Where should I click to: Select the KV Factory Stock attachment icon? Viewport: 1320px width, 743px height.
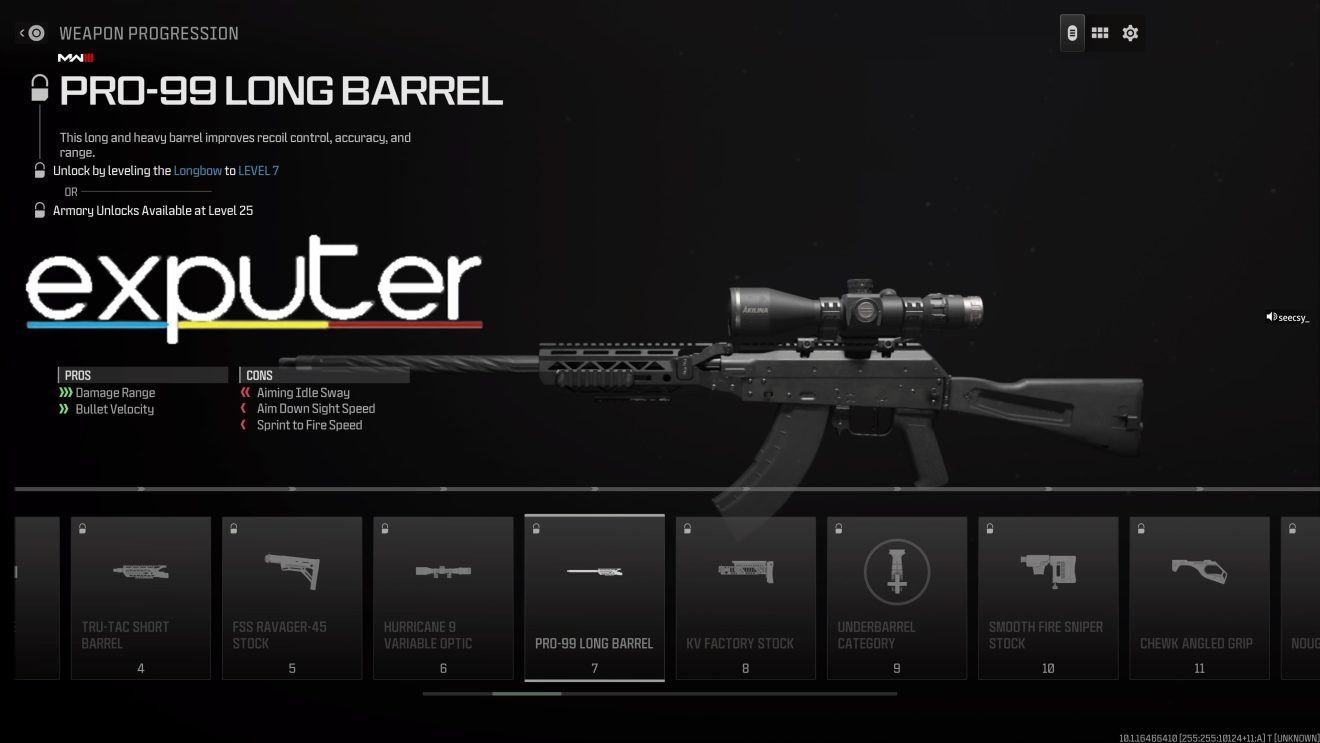point(745,572)
